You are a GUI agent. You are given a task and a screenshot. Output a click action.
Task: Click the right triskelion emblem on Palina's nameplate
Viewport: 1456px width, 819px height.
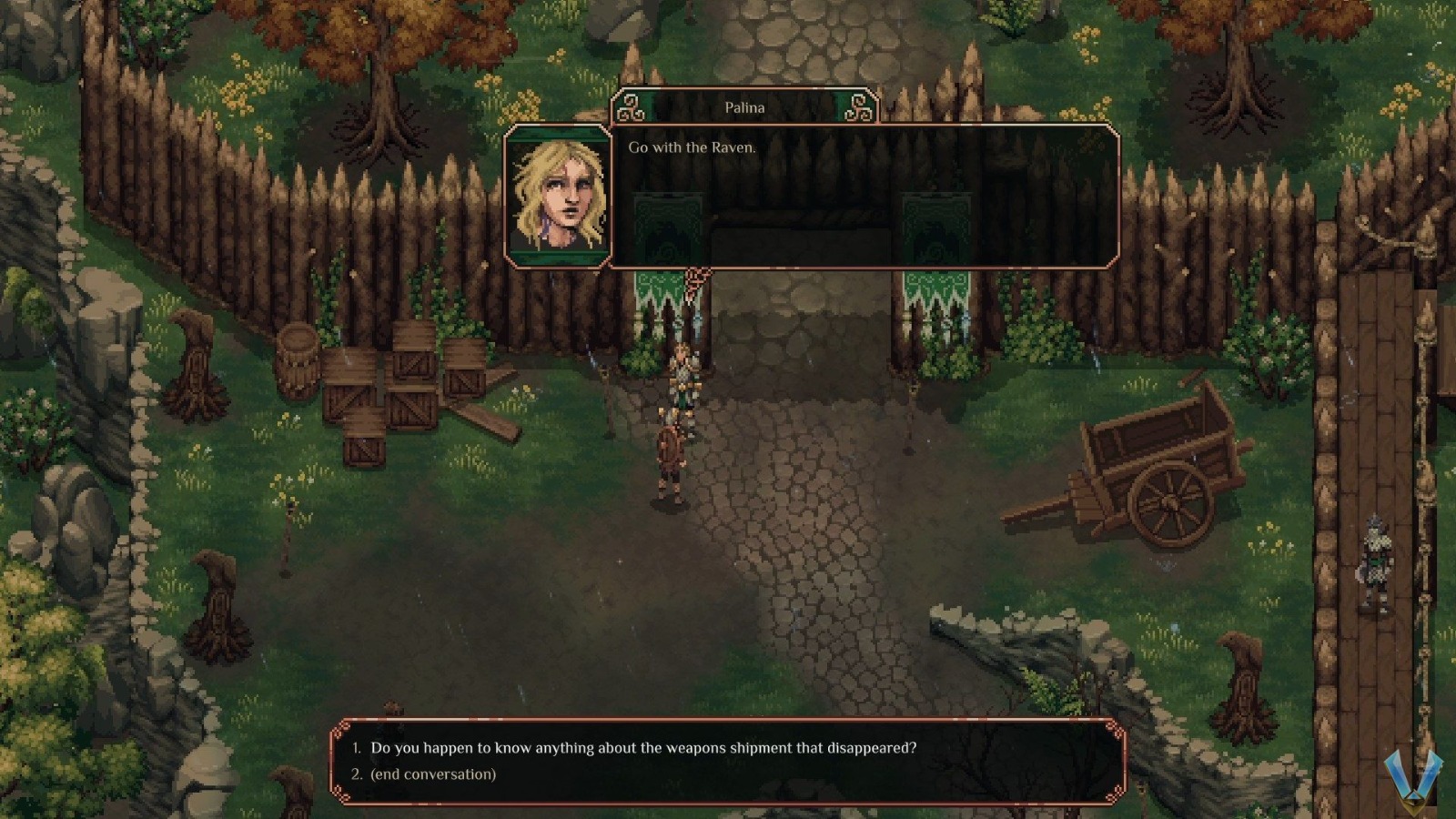[x=856, y=108]
